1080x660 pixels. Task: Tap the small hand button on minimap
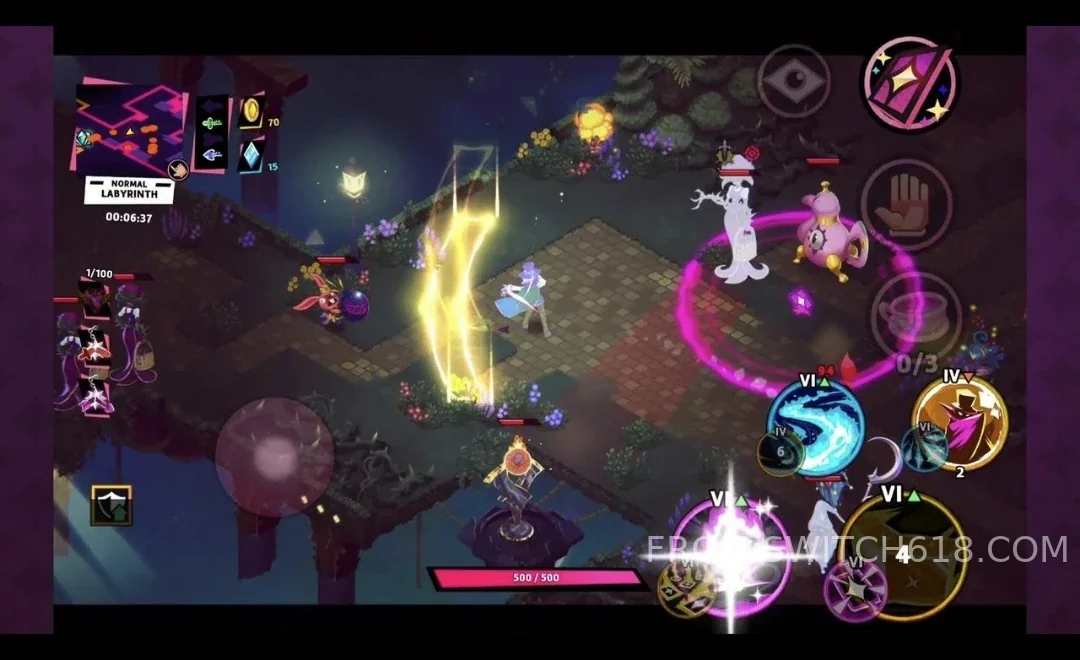tap(178, 169)
